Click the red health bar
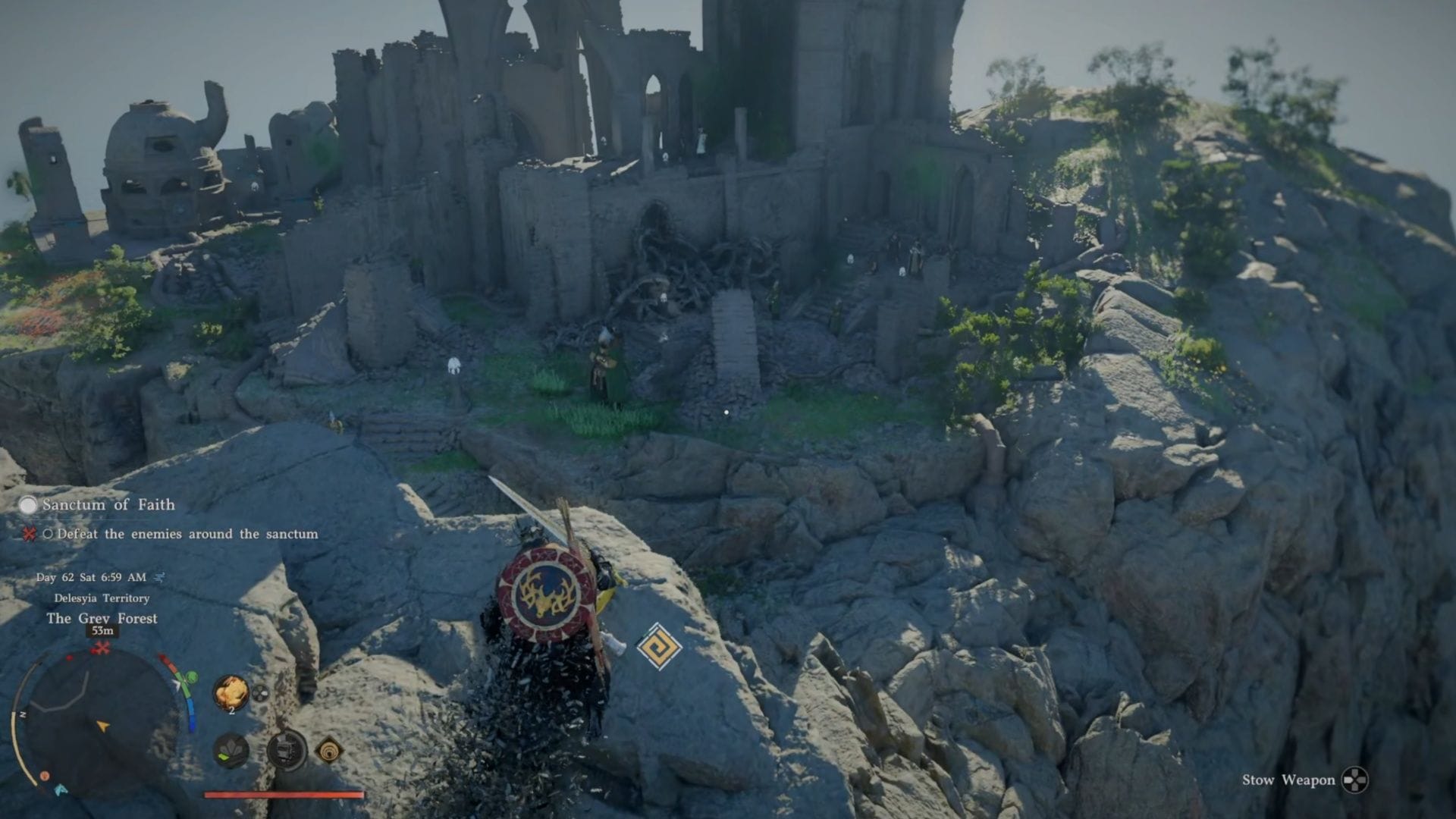The image size is (1456, 819). 284,793
